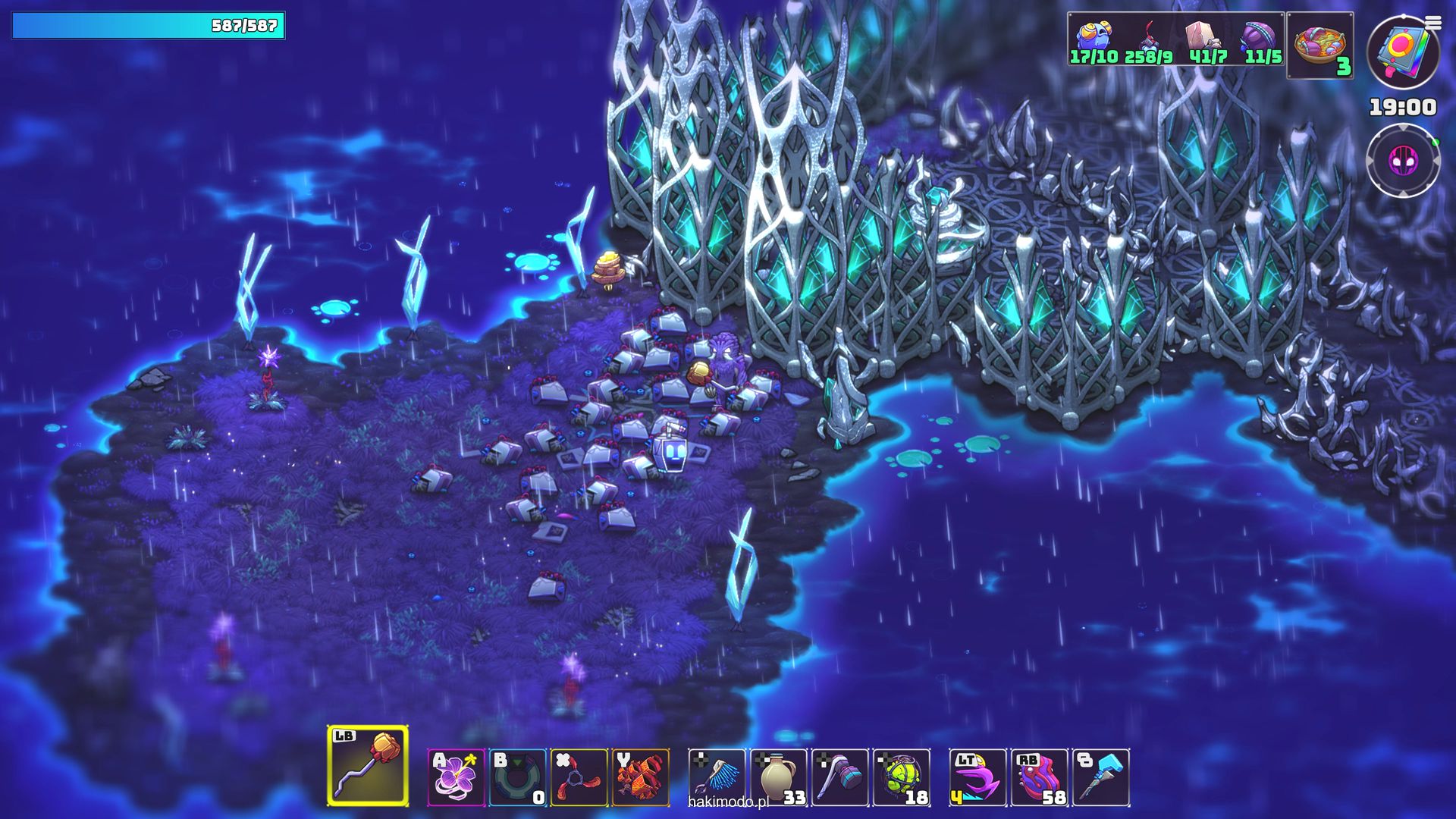Click the compass with pink skull face
The image size is (1456, 819).
tap(1403, 161)
